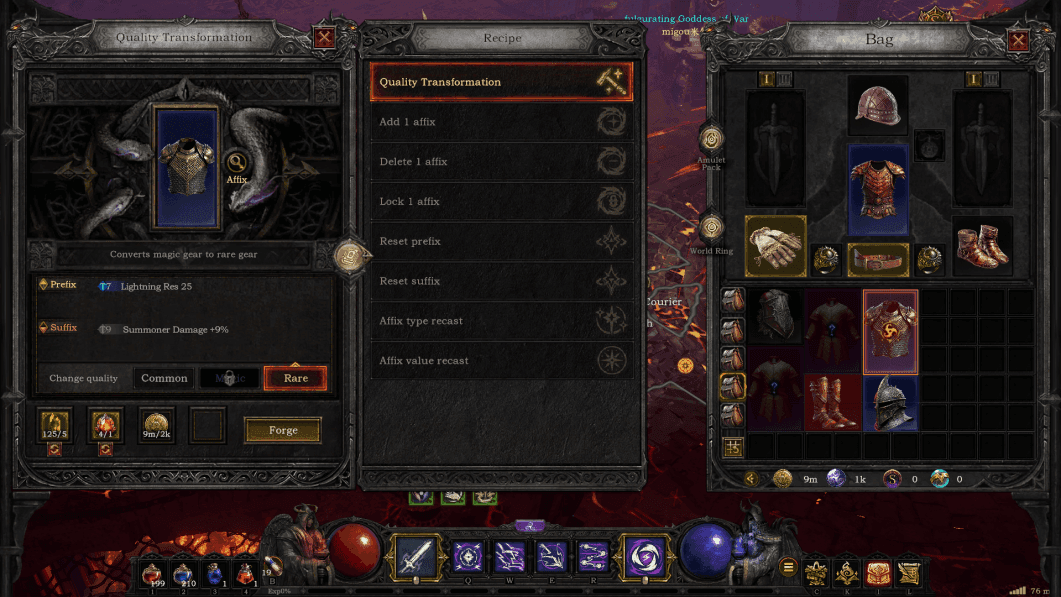Image resolution: width=1061 pixels, height=597 pixels.
Task: Open the Amulet Pack
Action: pyautogui.click(x=712, y=139)
